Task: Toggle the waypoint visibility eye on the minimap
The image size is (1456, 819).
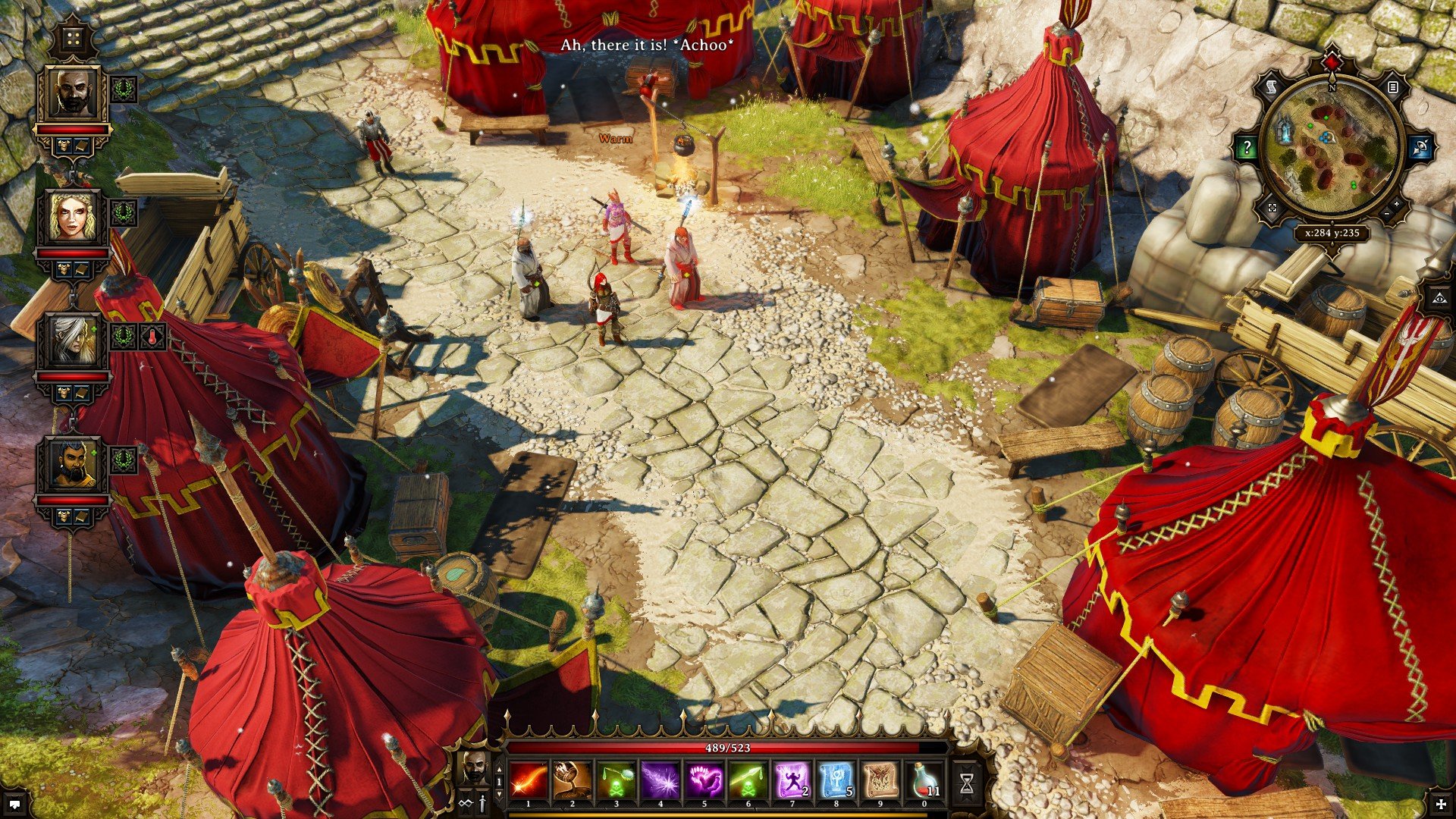Action: click(x=1420, y=147)
